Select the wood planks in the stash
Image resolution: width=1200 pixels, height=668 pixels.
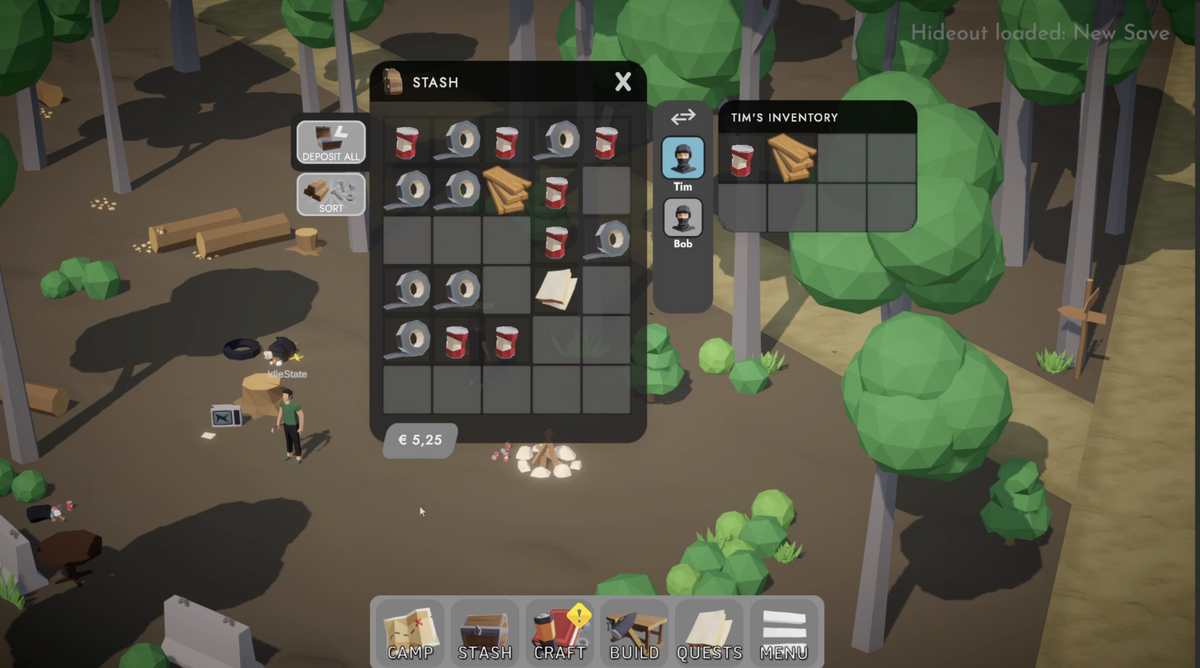(x=507, y=189)
